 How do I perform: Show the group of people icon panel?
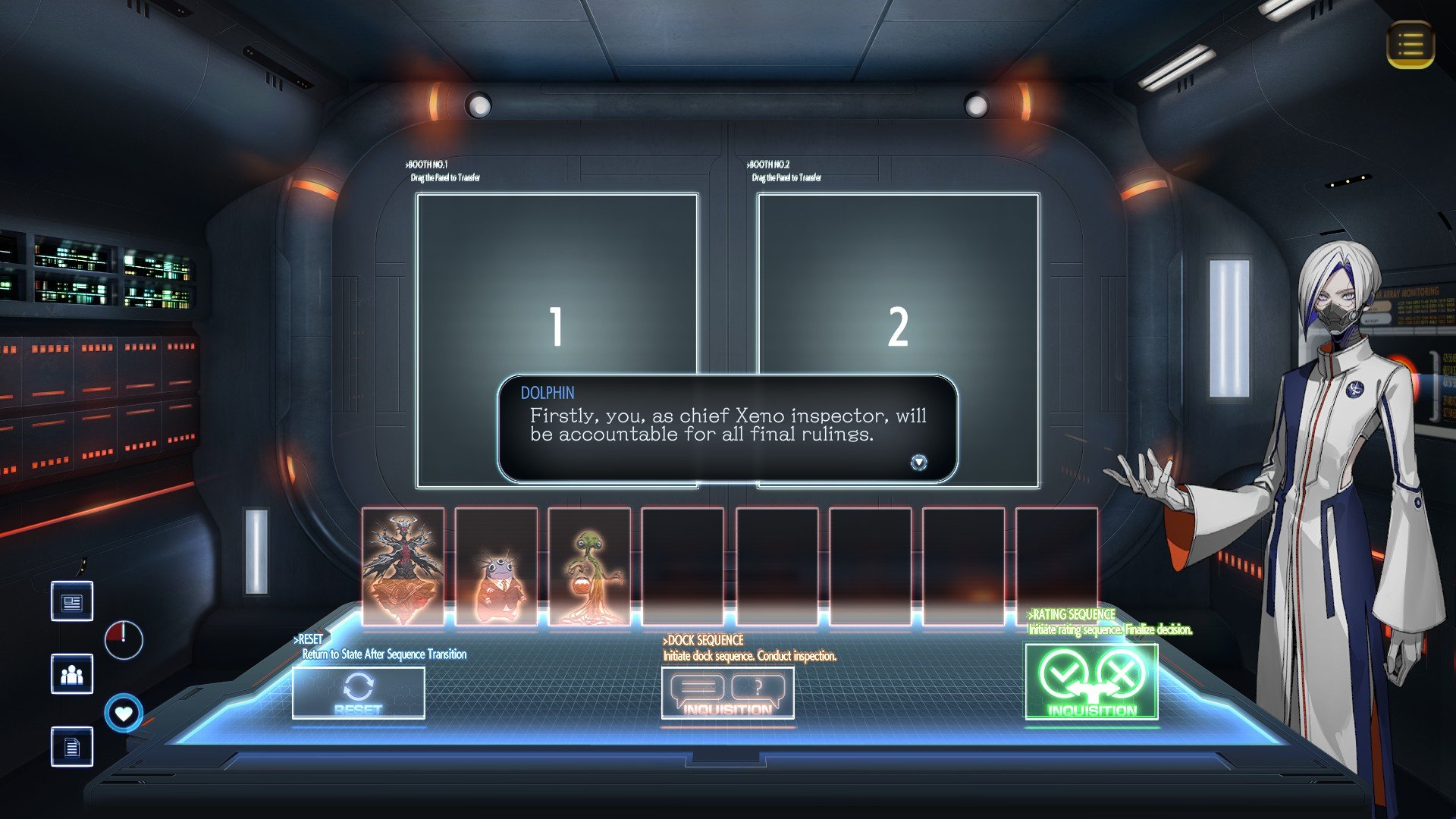tap(72, 673)
